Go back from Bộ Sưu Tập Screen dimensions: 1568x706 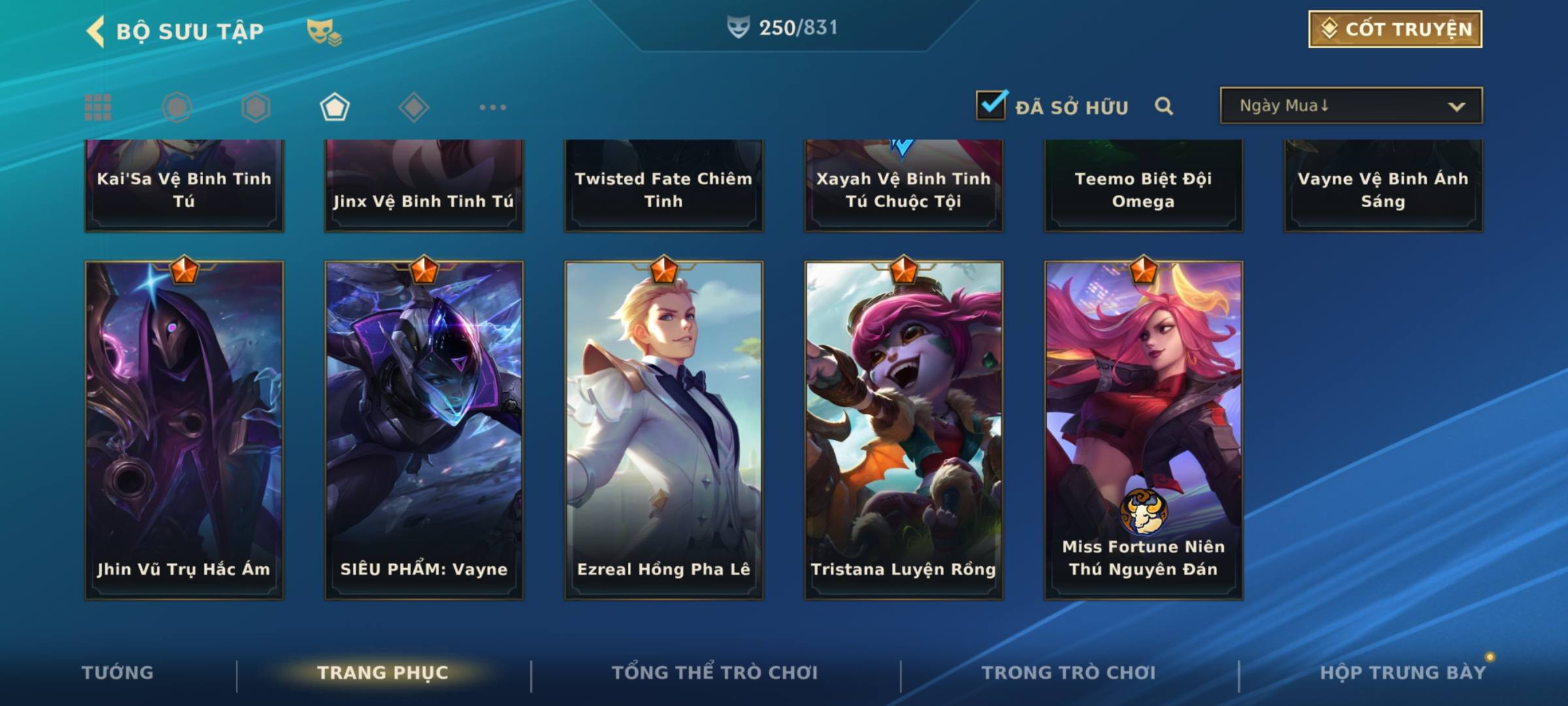point(96,31)
